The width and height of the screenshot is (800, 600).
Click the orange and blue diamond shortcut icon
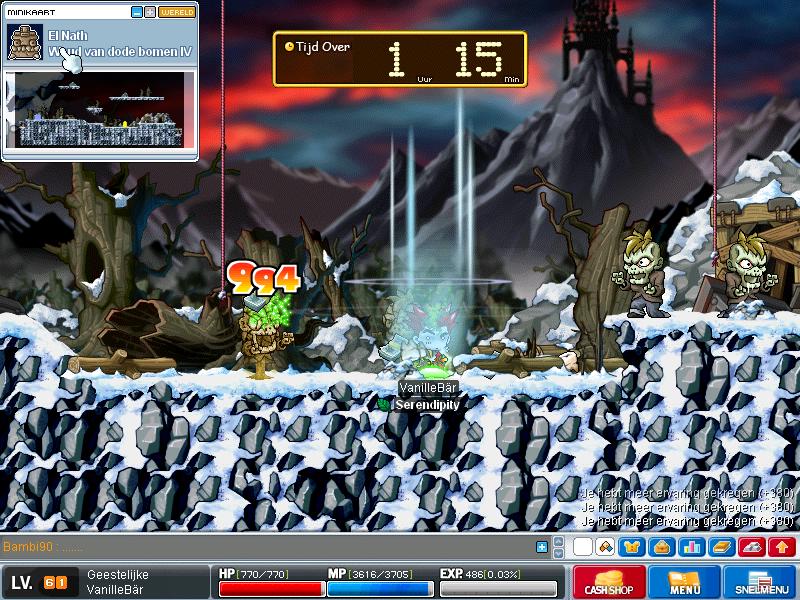604,547
